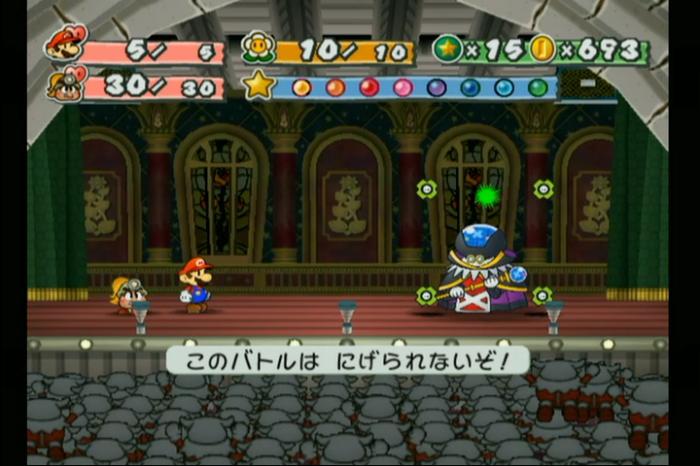The image size is (700, 466).
Task: Select the yellow Star Power star icon
Action: pos(259,85)
